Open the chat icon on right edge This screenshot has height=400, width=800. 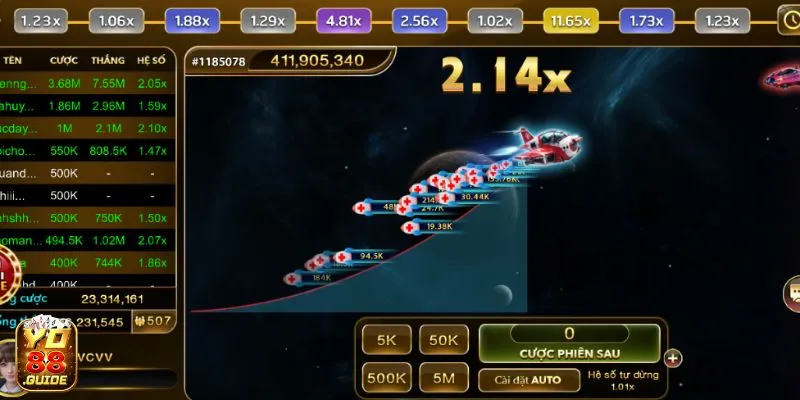[x=791, y=293]
